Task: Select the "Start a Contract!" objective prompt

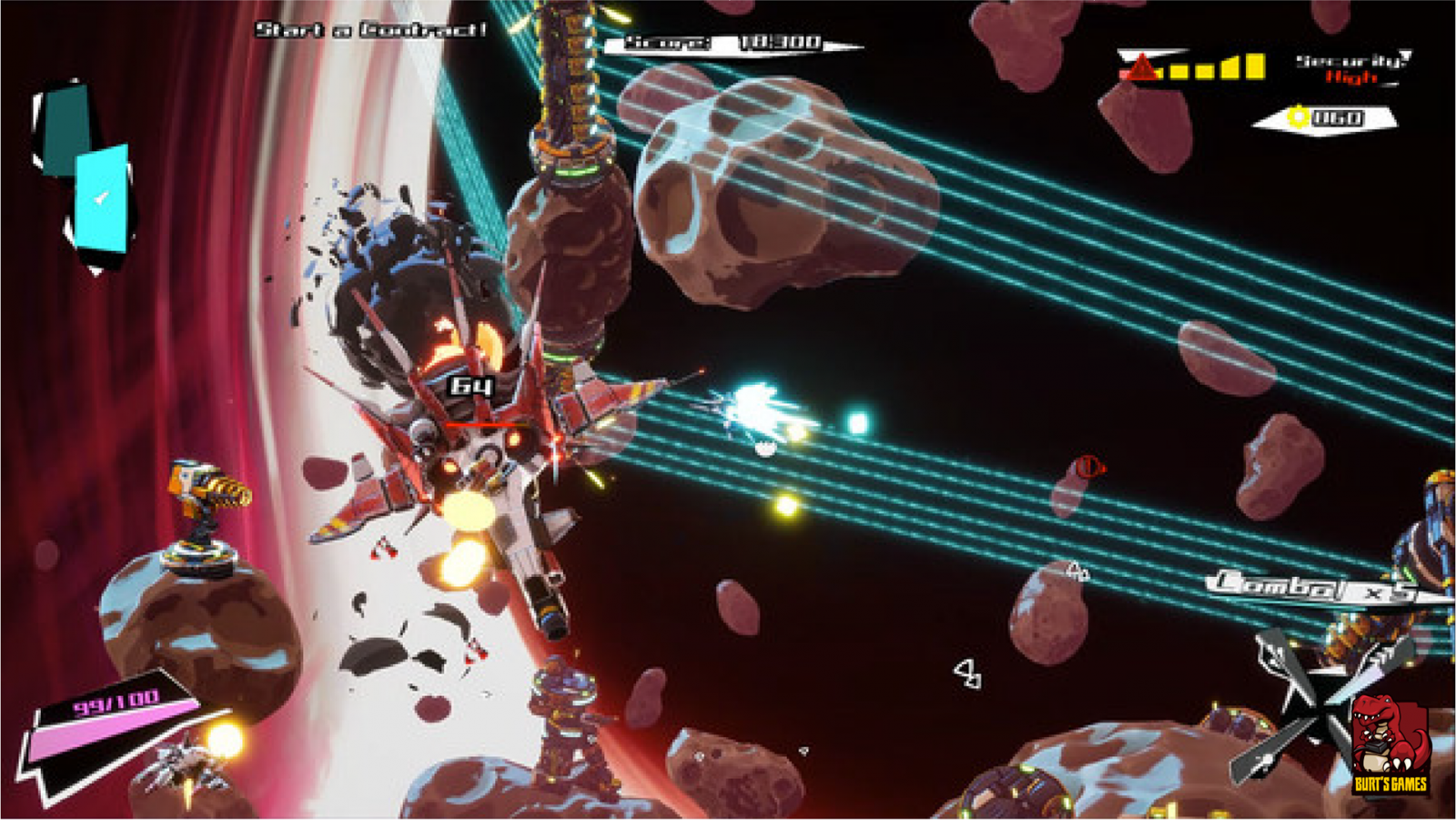Action: tap(370, 30)
